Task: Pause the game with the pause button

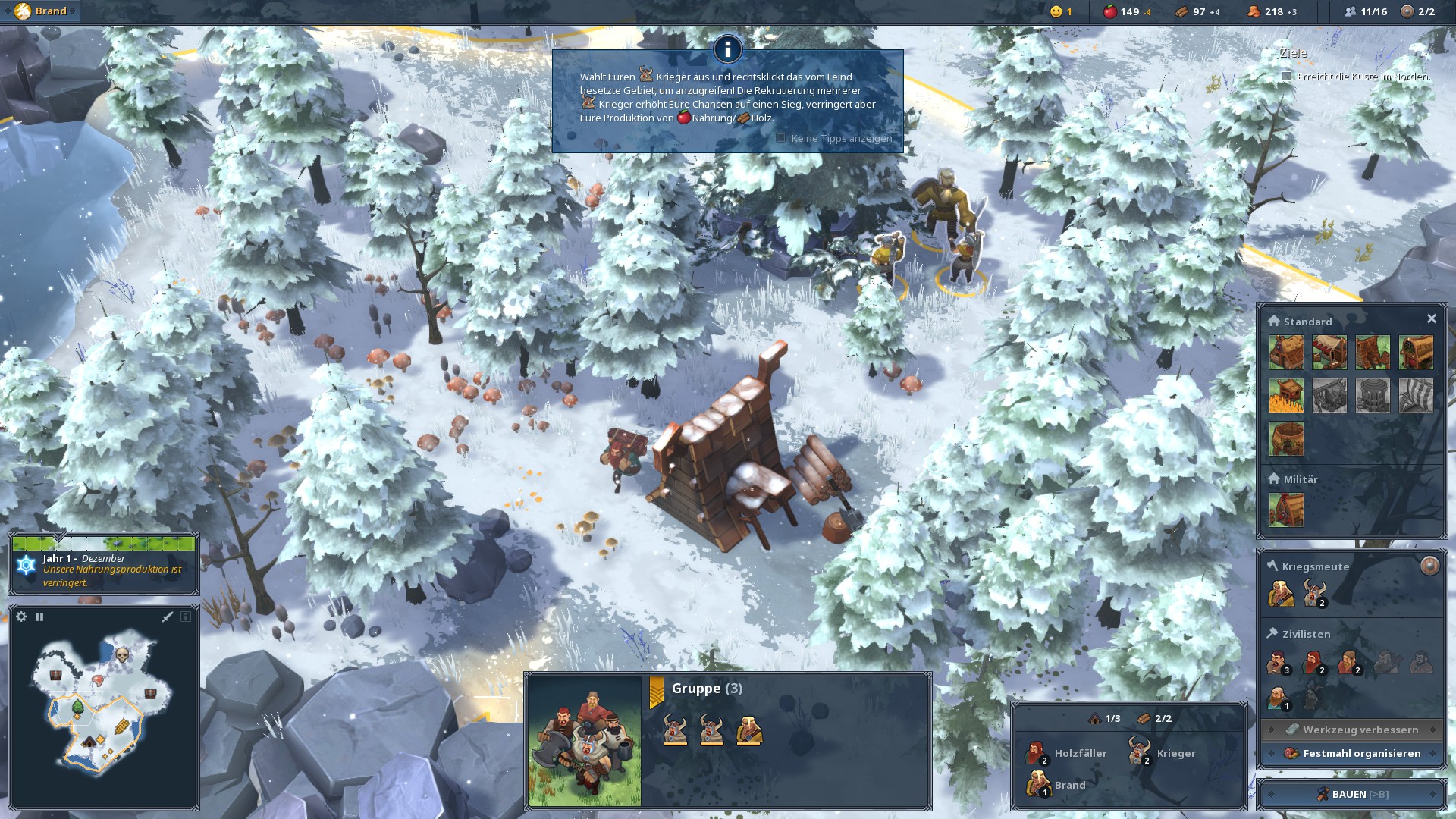Action: pos(39,617)
